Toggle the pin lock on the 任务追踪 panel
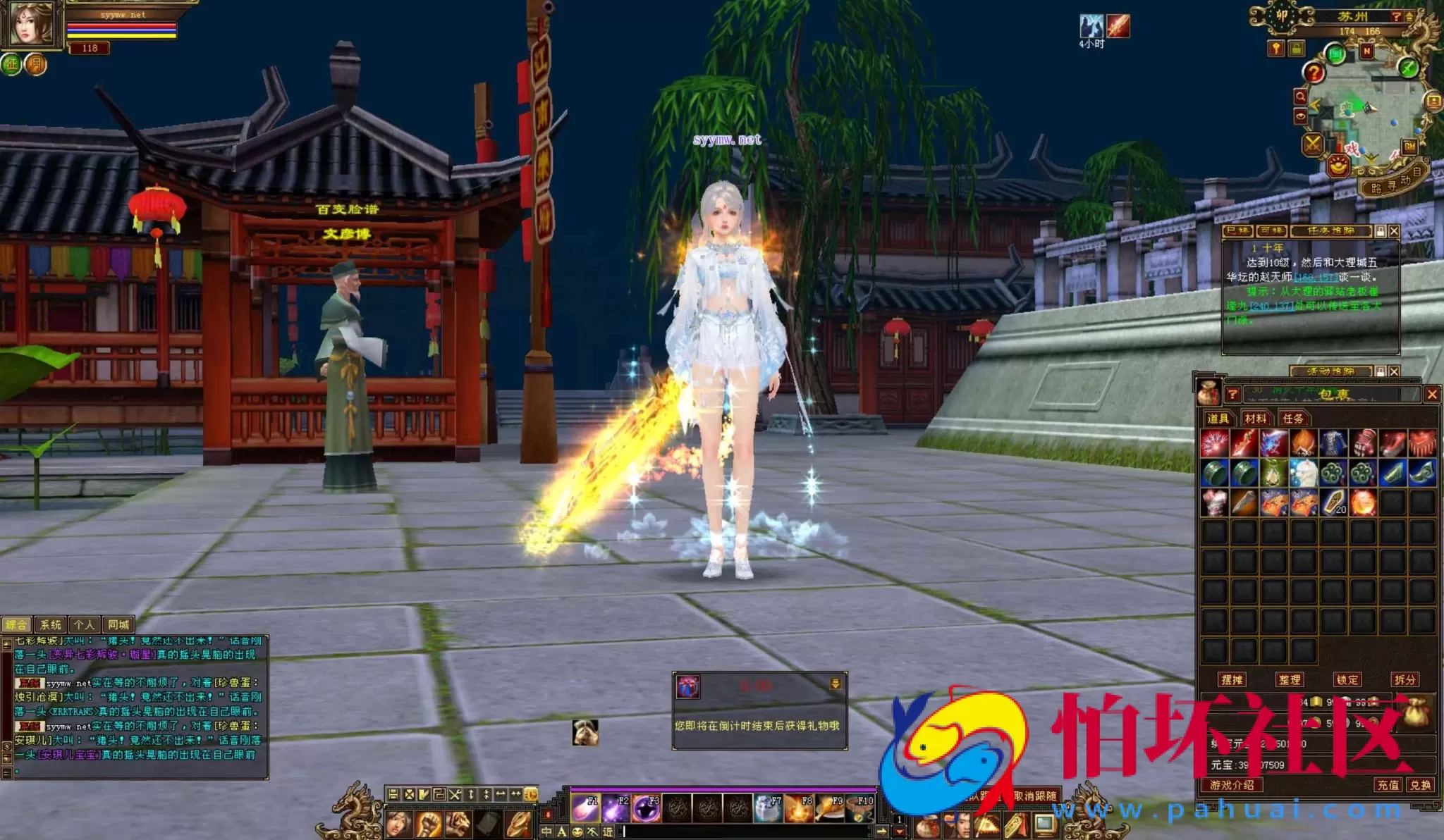 (x=1381, y=231)
